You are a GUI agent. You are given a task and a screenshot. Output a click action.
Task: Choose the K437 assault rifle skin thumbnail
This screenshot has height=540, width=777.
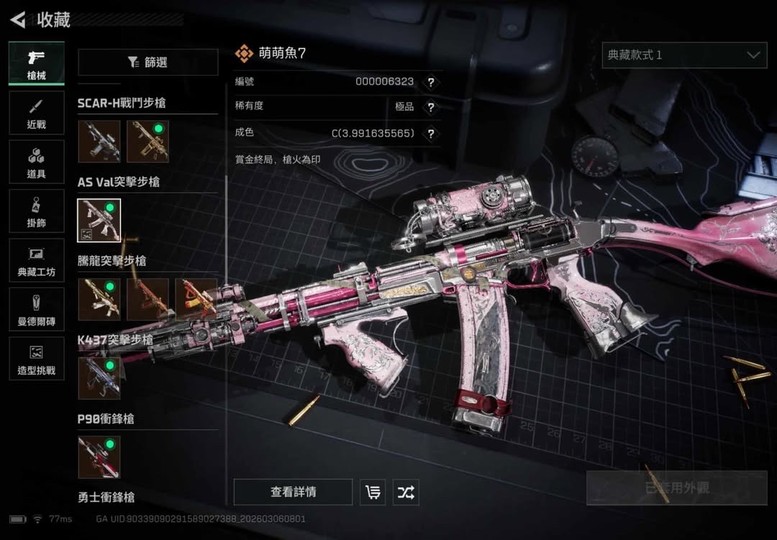coord(99,378)
